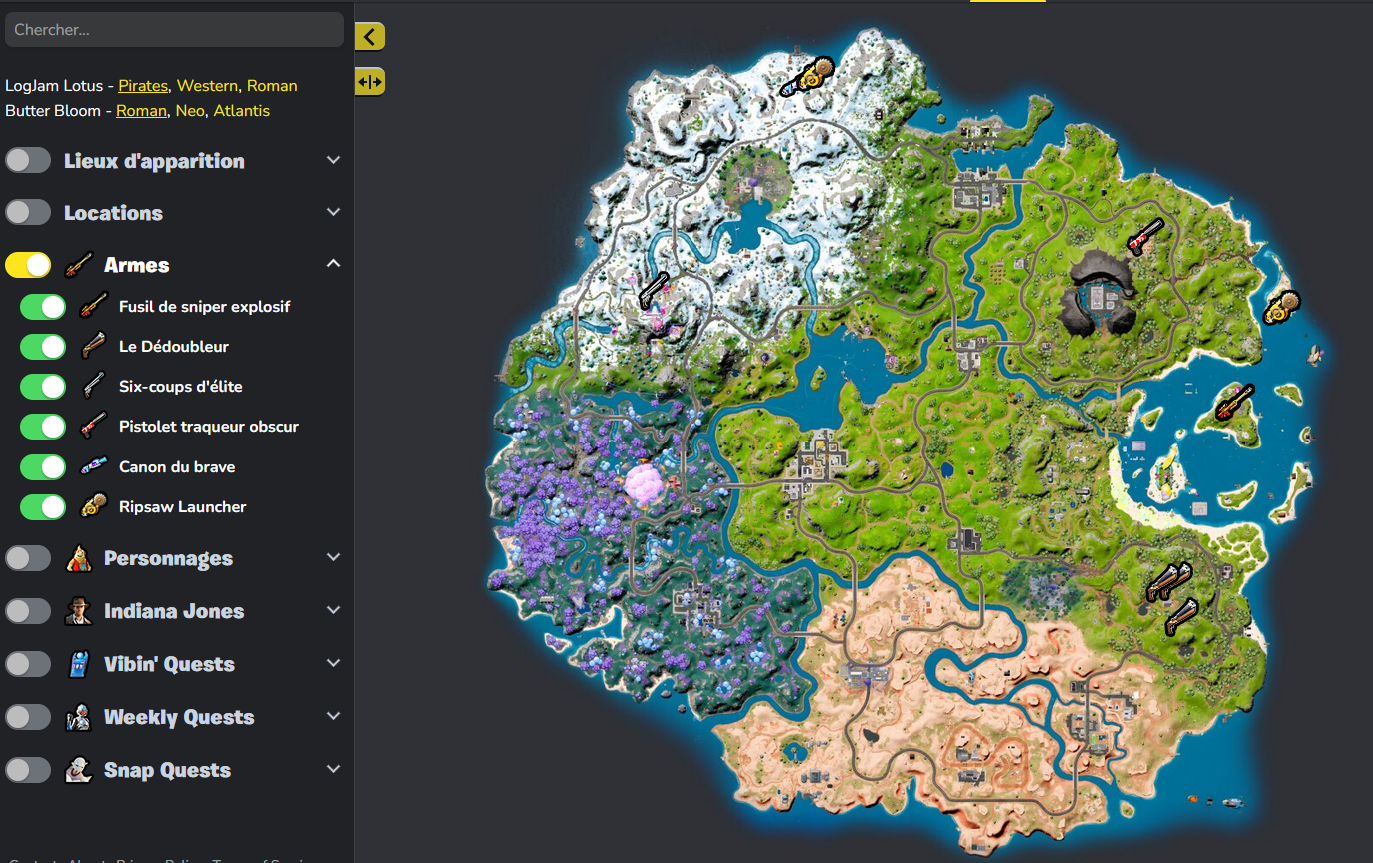Collapse the Armes section chevron

[333, 262]
